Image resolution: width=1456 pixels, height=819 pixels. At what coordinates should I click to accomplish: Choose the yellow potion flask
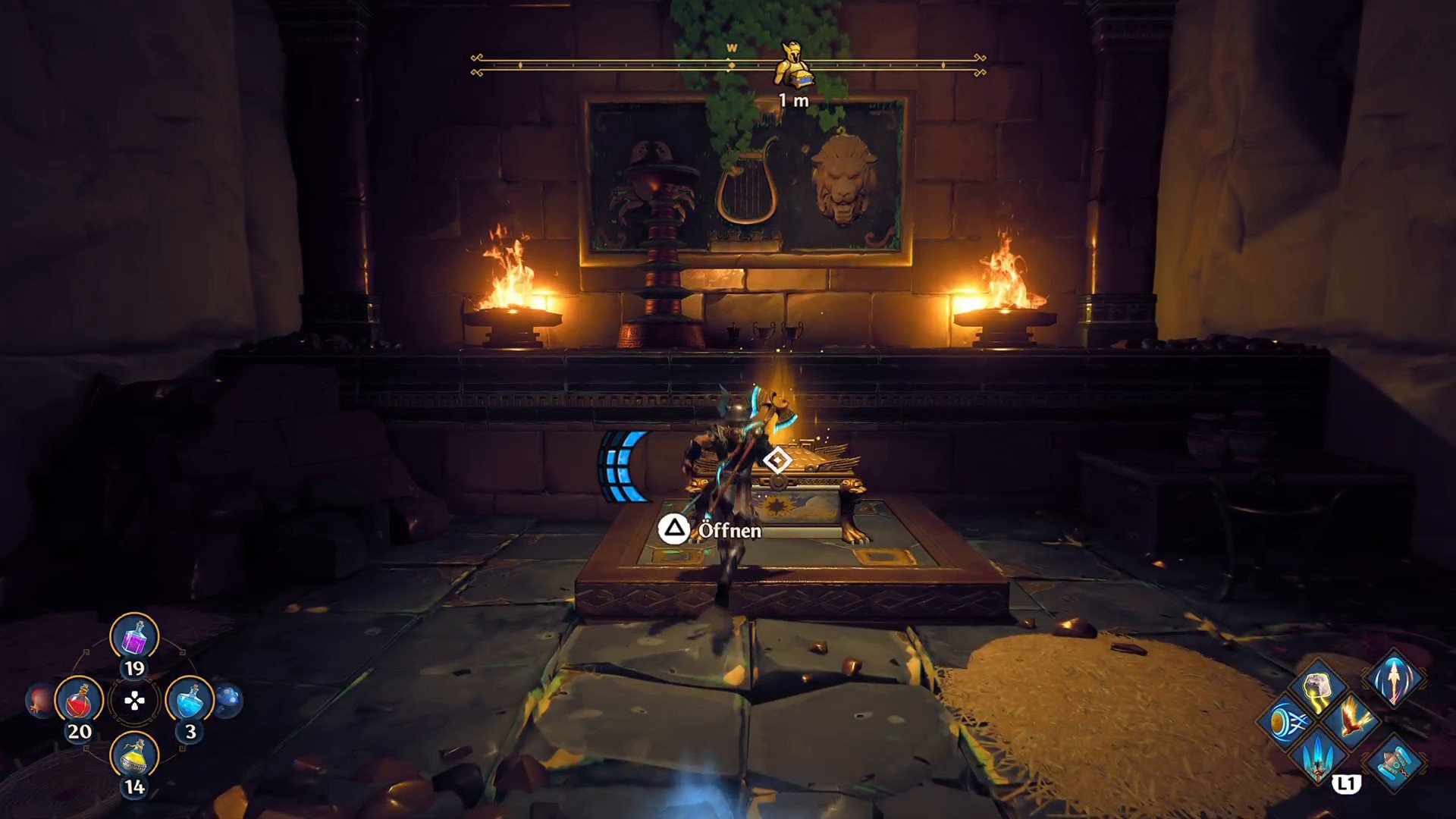tap(134, 756)
